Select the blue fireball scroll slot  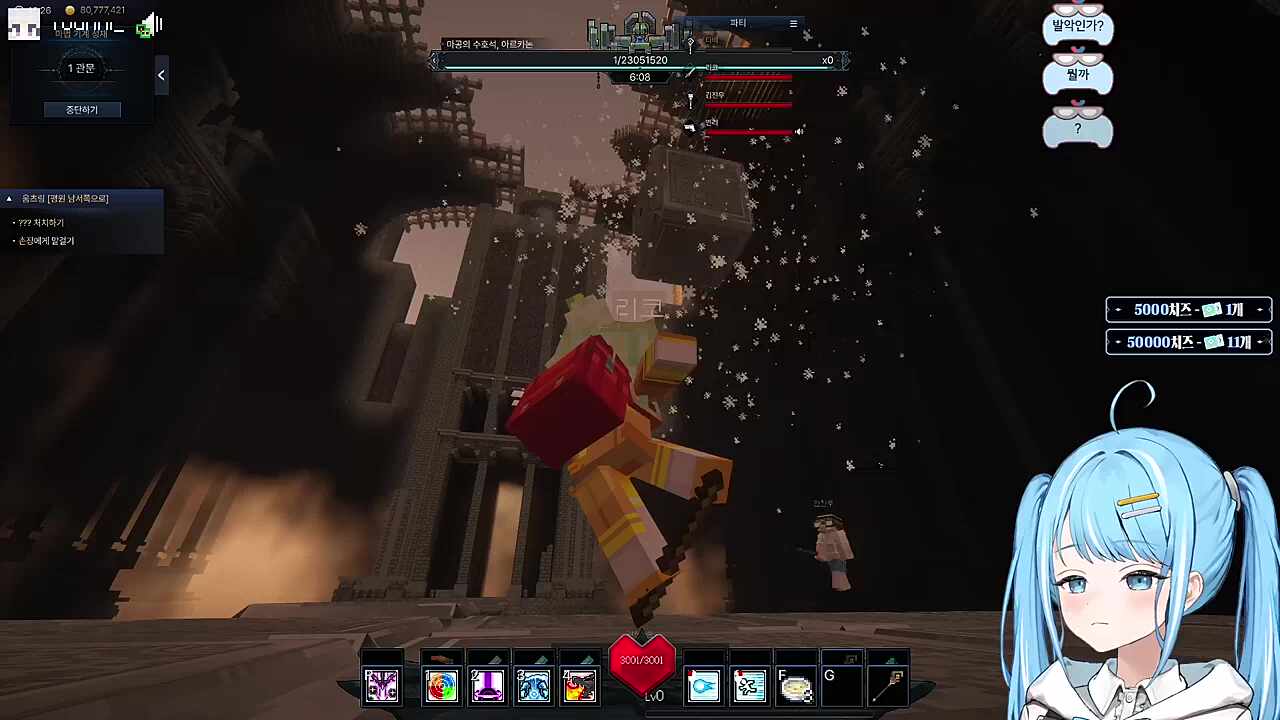703,685
